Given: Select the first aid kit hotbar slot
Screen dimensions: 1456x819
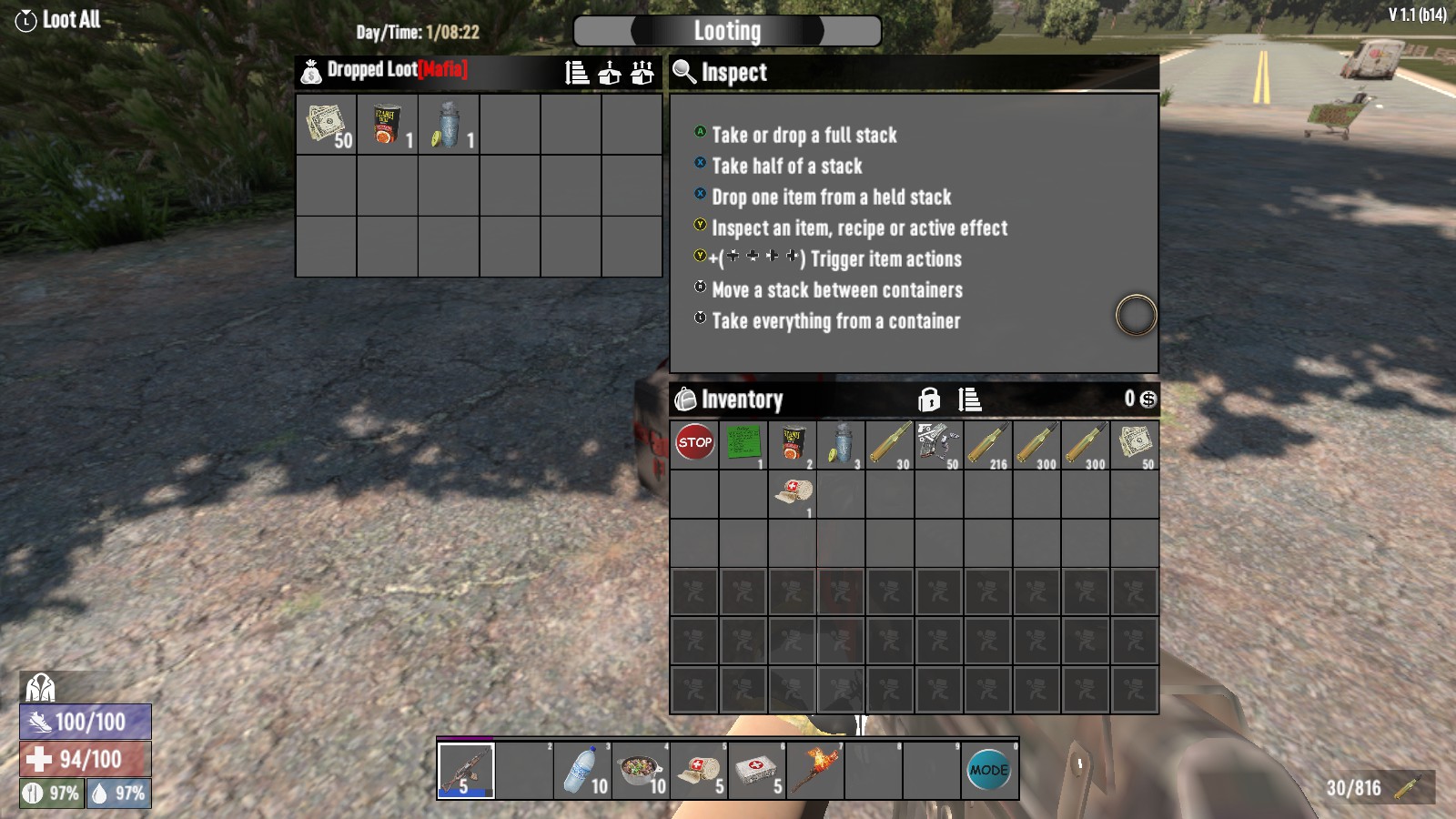Looking at the screenshot, I should click(x=757, y=771).
